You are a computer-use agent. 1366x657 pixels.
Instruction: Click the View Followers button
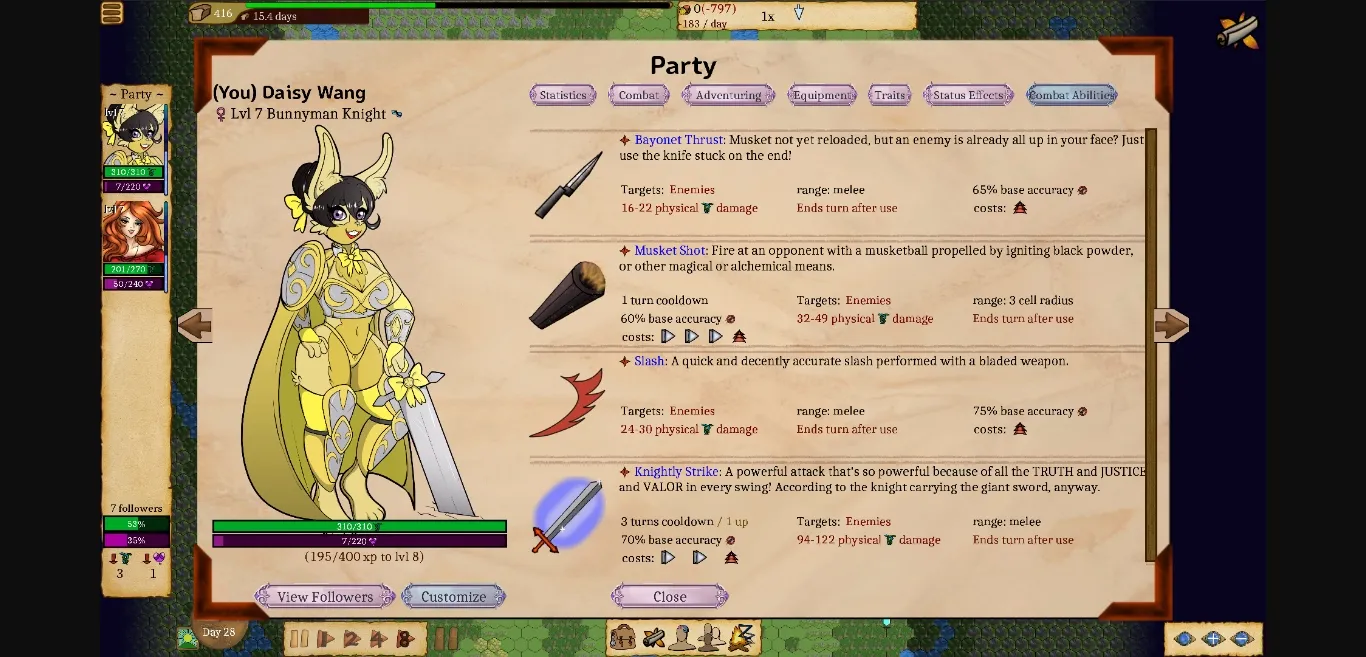click(x=325, y=597)
